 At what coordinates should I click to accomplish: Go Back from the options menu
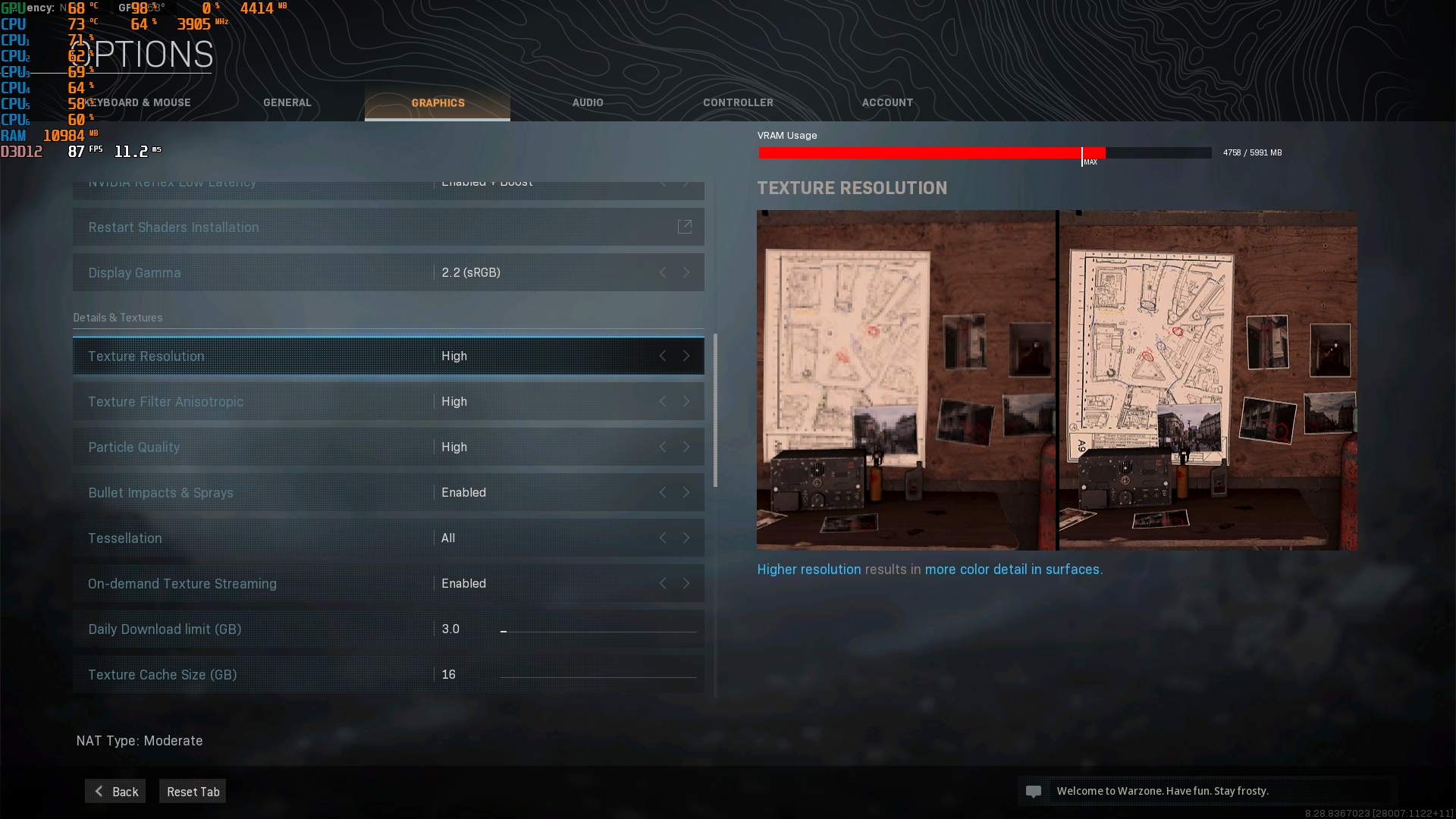(115, 791)
